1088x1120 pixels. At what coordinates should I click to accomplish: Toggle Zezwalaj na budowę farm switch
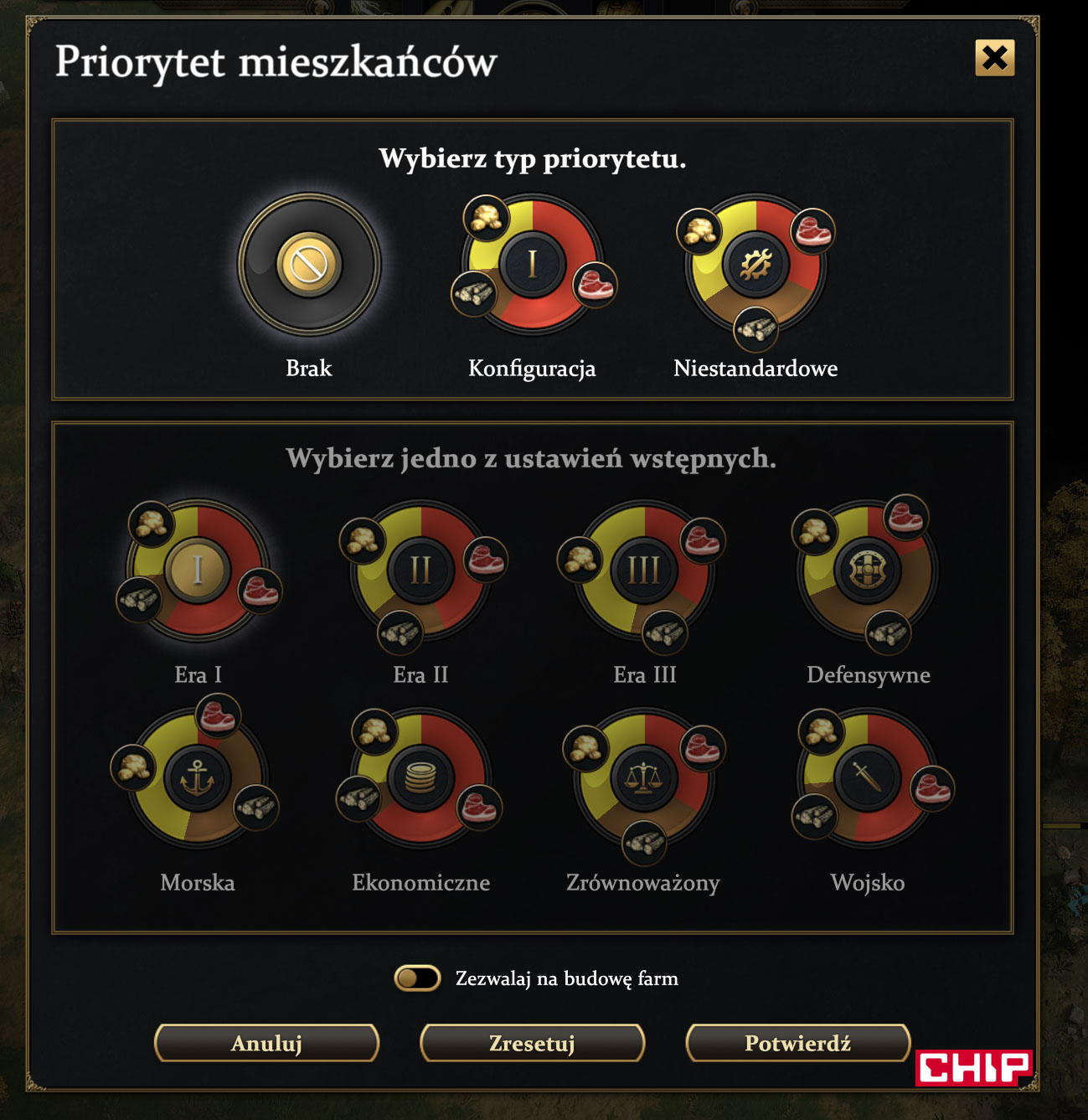click(417, 978)
